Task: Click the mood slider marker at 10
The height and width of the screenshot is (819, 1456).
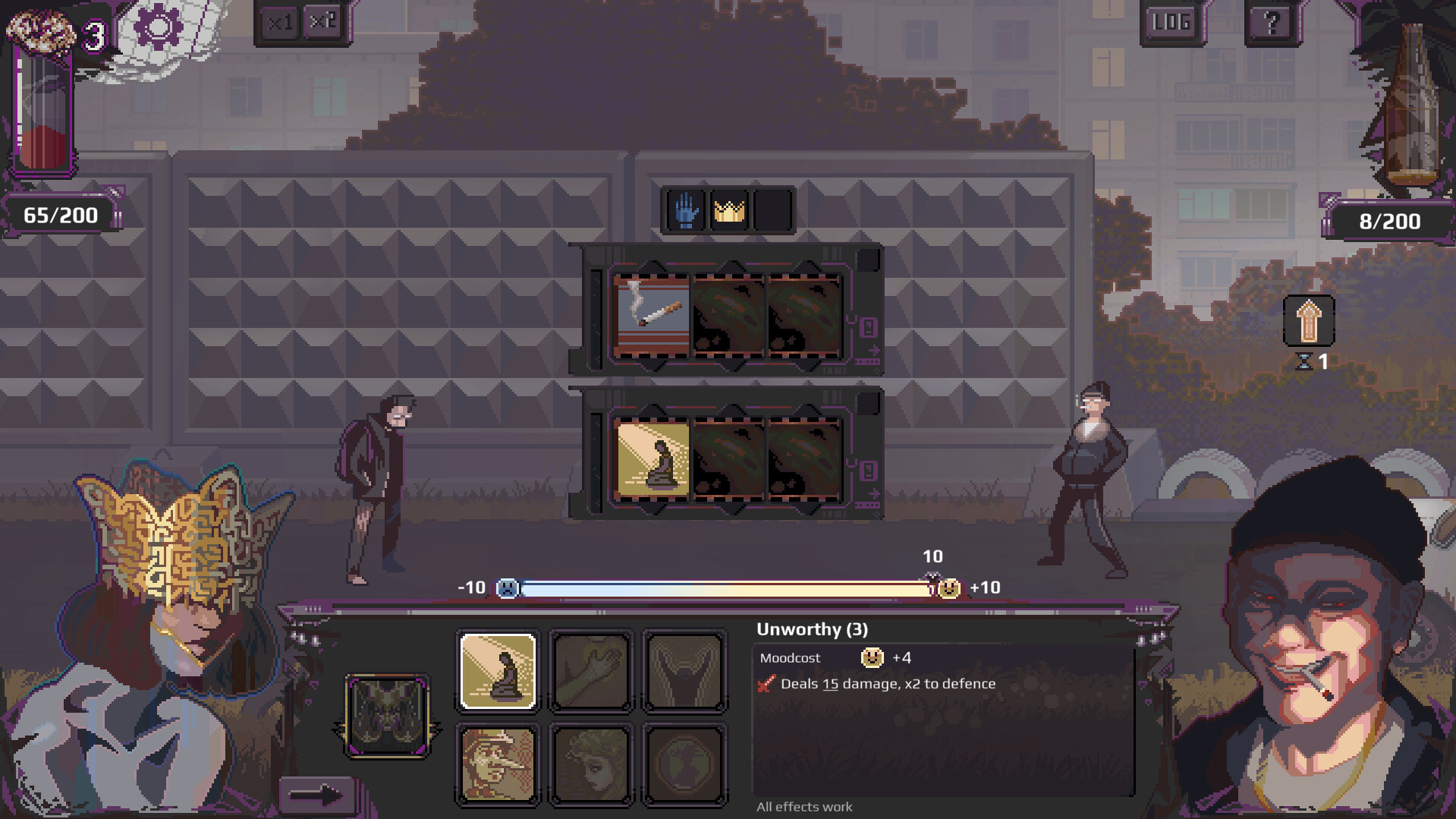Action: 932,578
